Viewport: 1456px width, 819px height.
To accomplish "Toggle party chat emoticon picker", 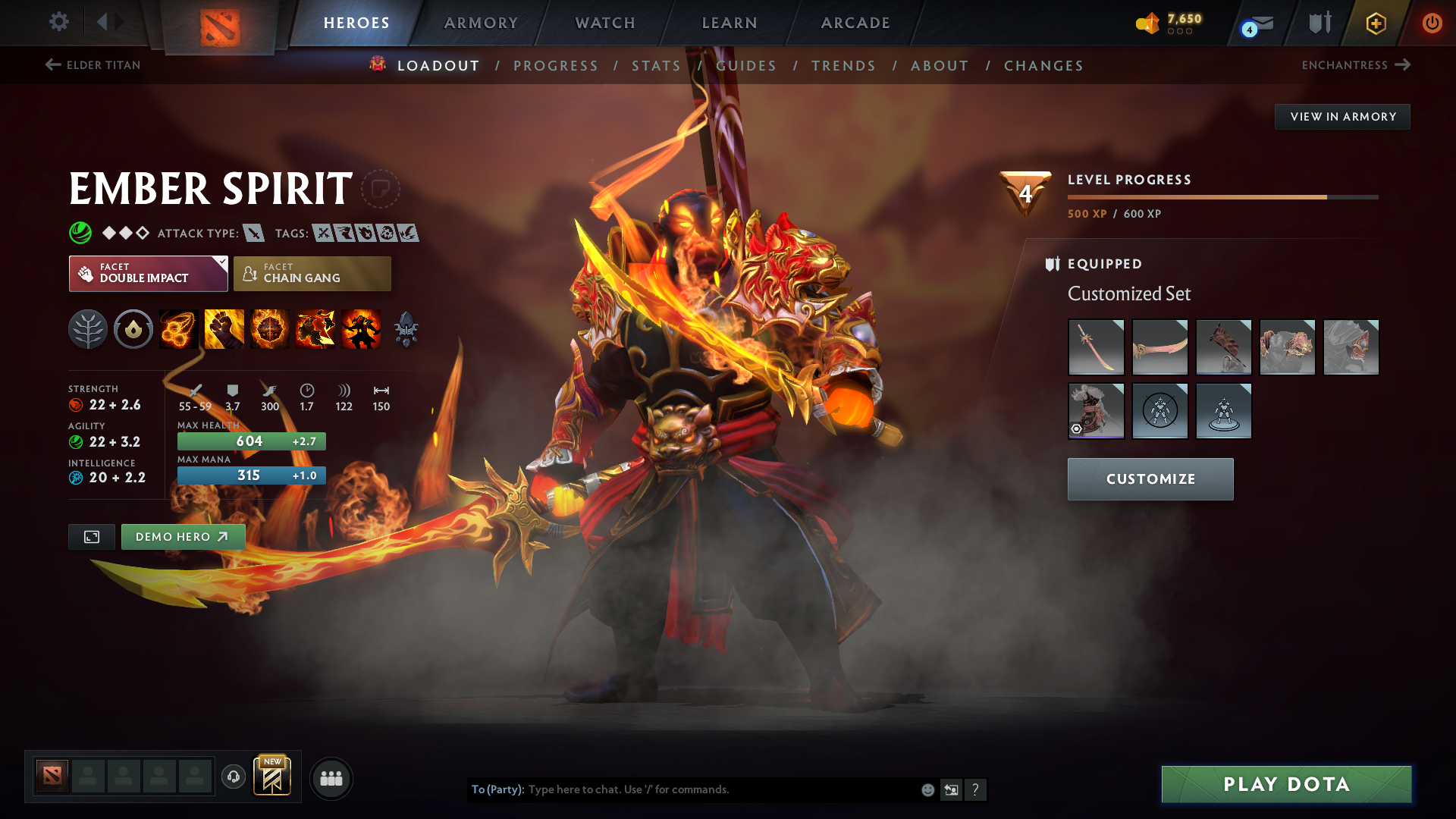I will point(927,789).
